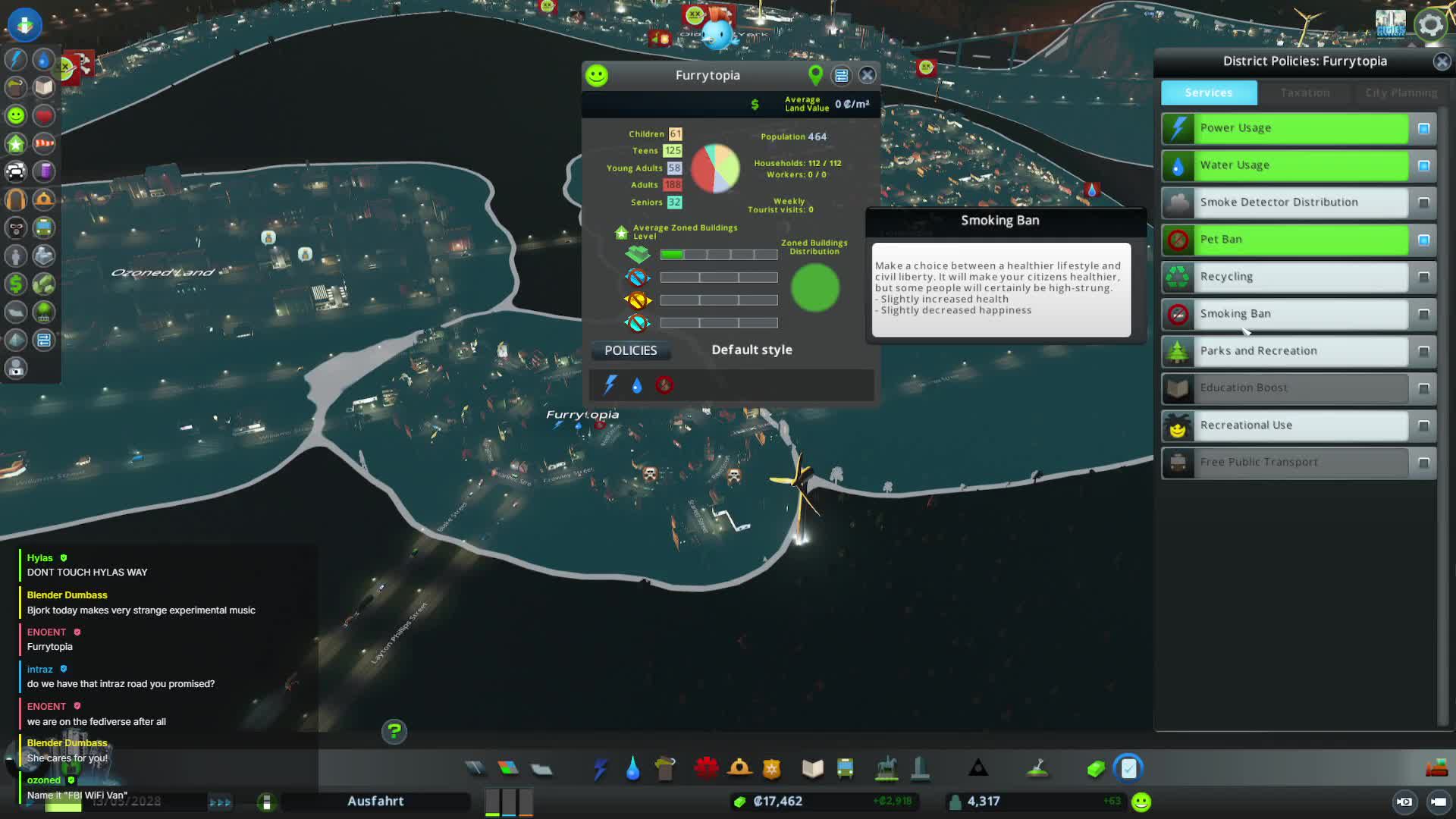This screenshot has height=819, width=1456.
Task: Enable Smoke Detector Distribution policy
Action: tap(1423, 203)
